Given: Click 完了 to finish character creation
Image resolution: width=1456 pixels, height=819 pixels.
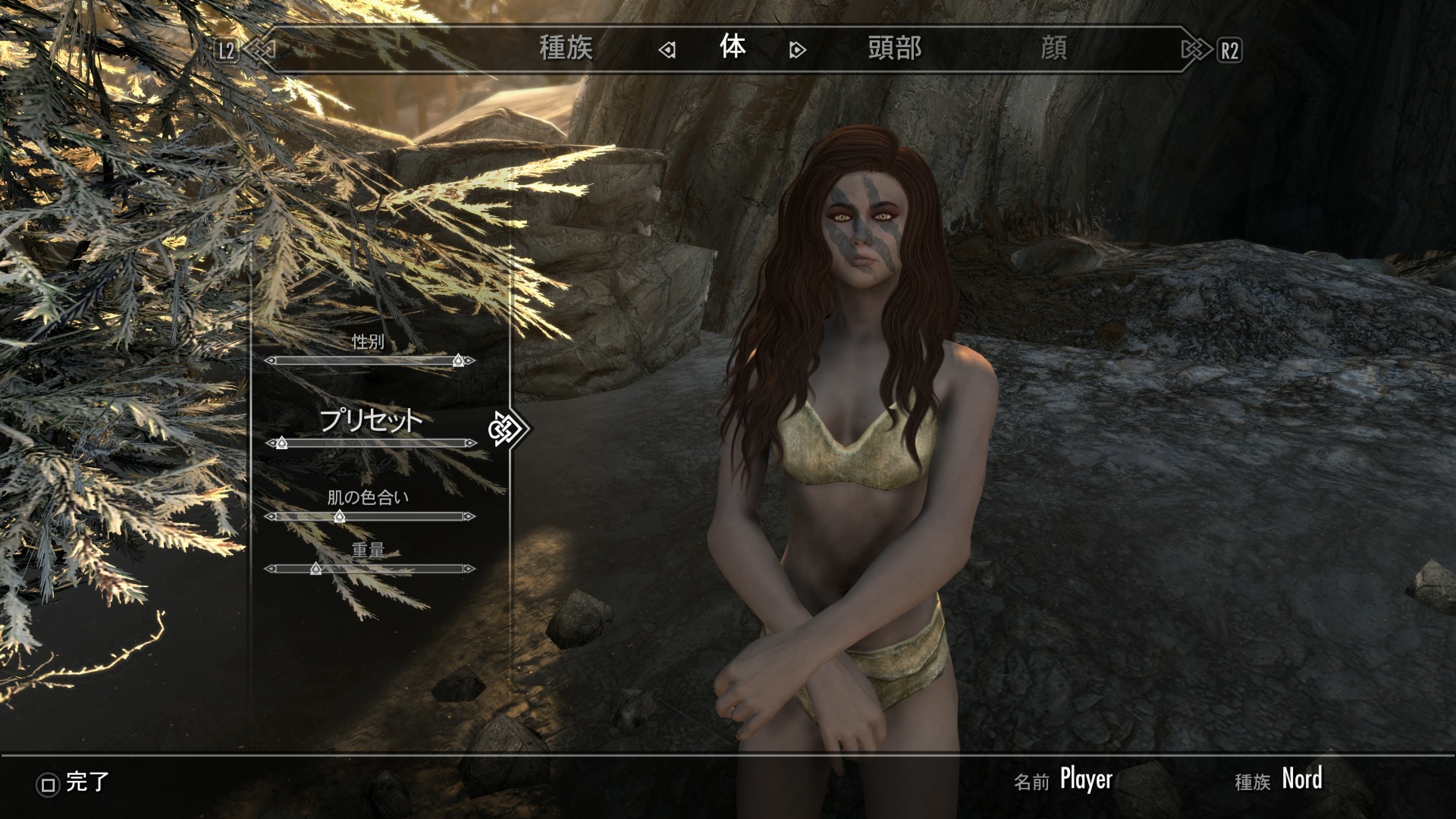Looking at the screenshot, I should [74, 783].
